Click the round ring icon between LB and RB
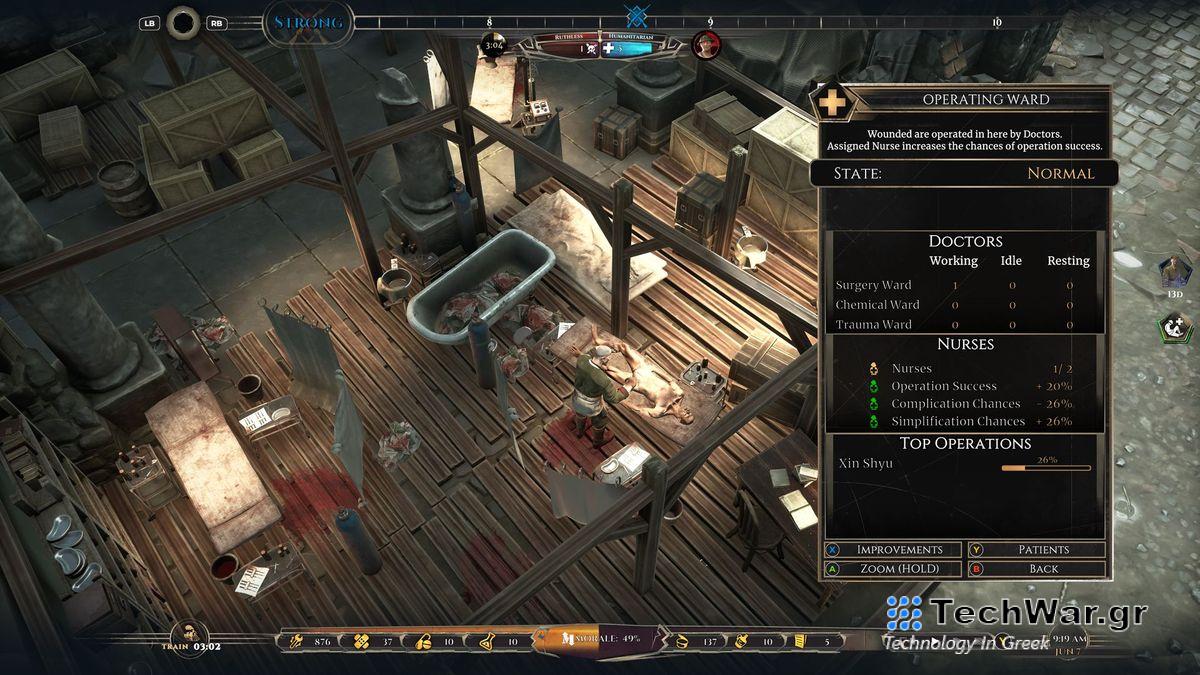 pos(184,22)
